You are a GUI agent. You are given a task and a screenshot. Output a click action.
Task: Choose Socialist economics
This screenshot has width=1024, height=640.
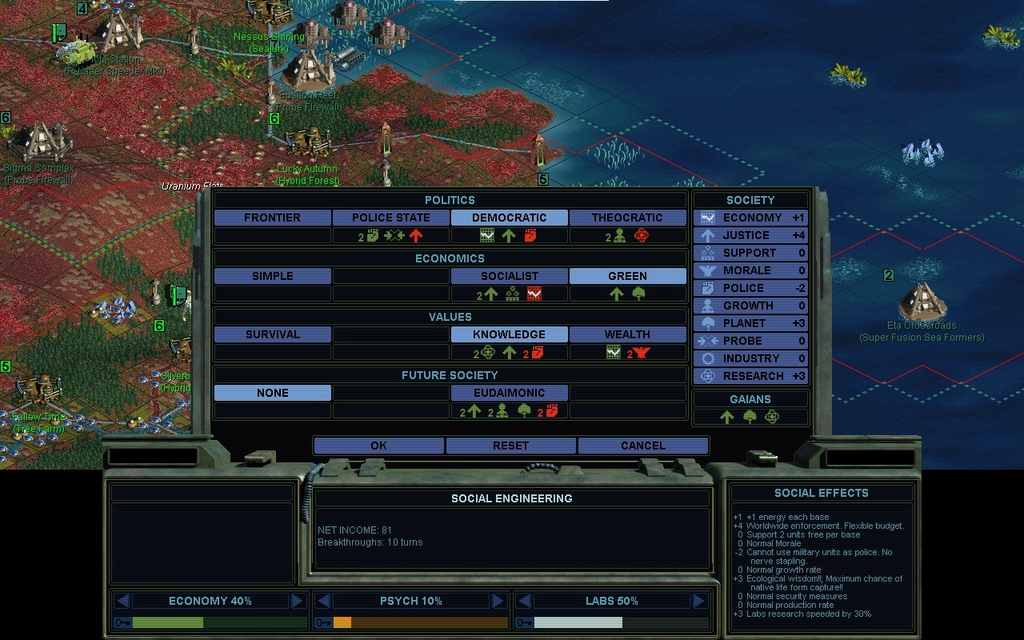click(x=509, y=276)
